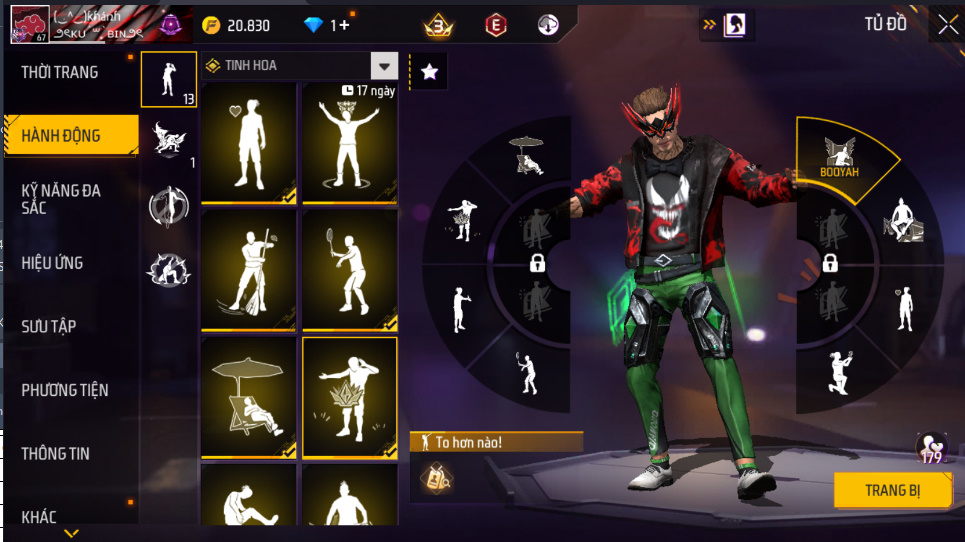Show the Thông Tin section
This screenshot has height=542, width=965.
tap(56, 453)
